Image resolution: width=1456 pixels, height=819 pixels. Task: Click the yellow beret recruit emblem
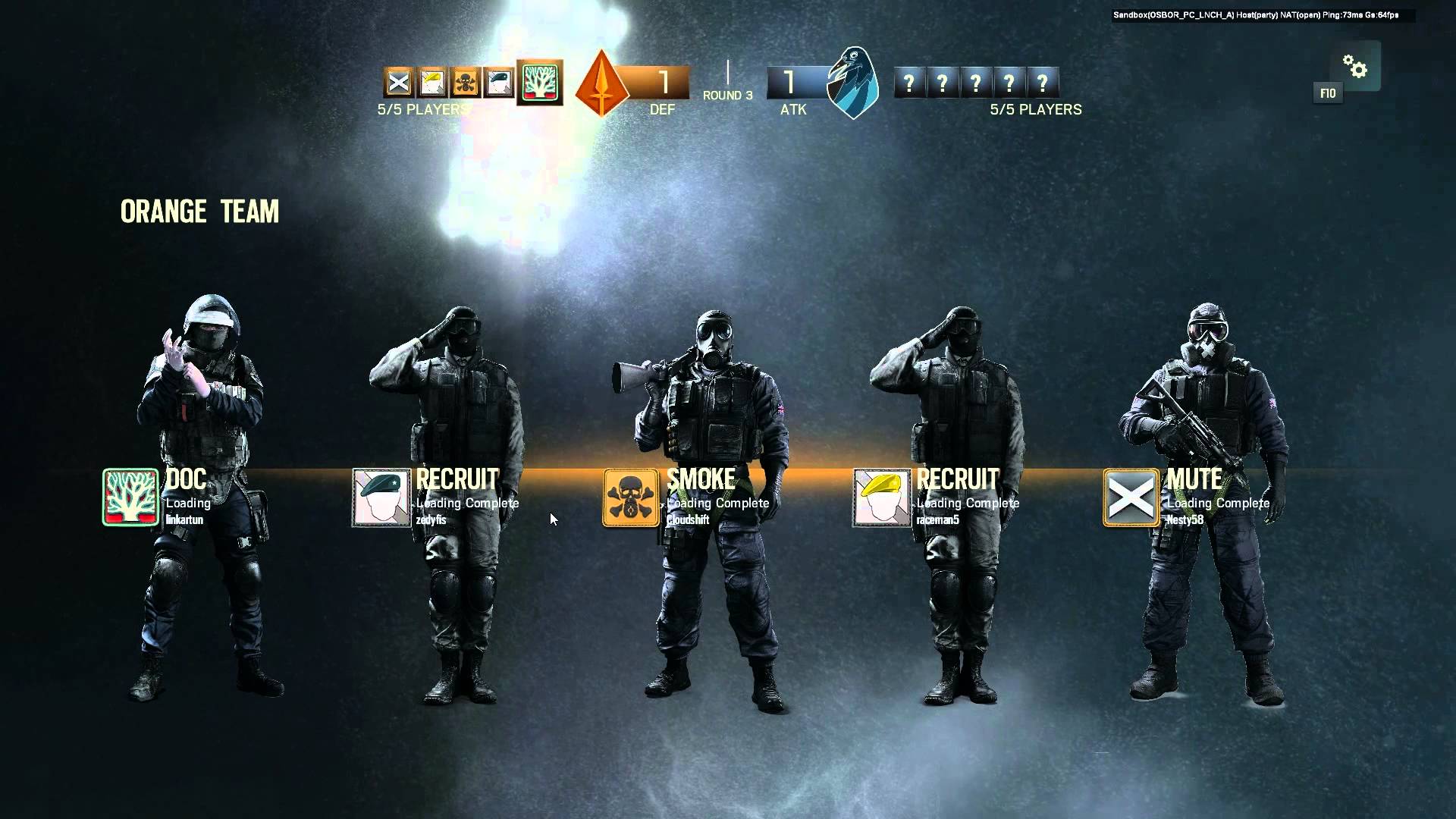pyautogui.click(x=431, y=82)
